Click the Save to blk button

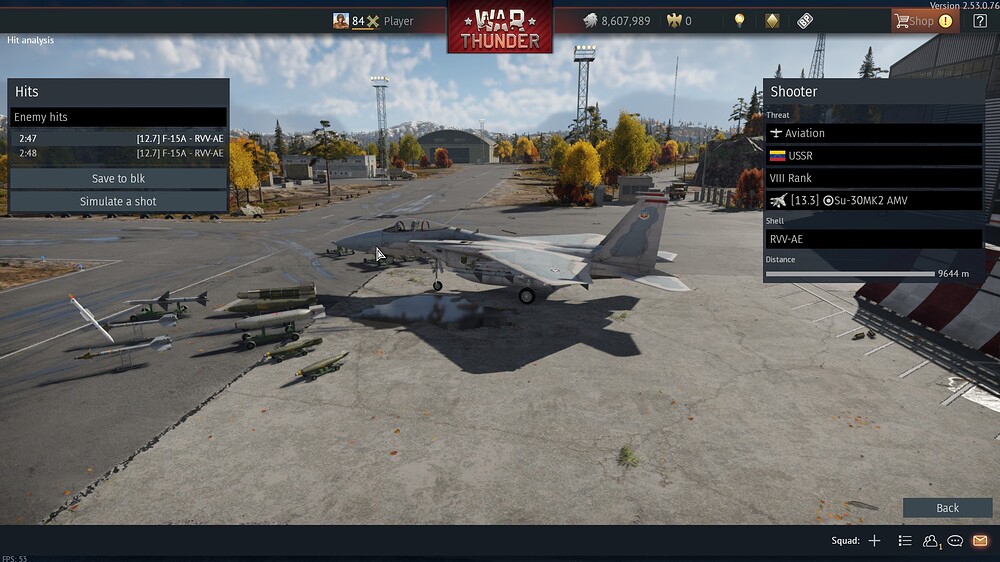(118, 178)
